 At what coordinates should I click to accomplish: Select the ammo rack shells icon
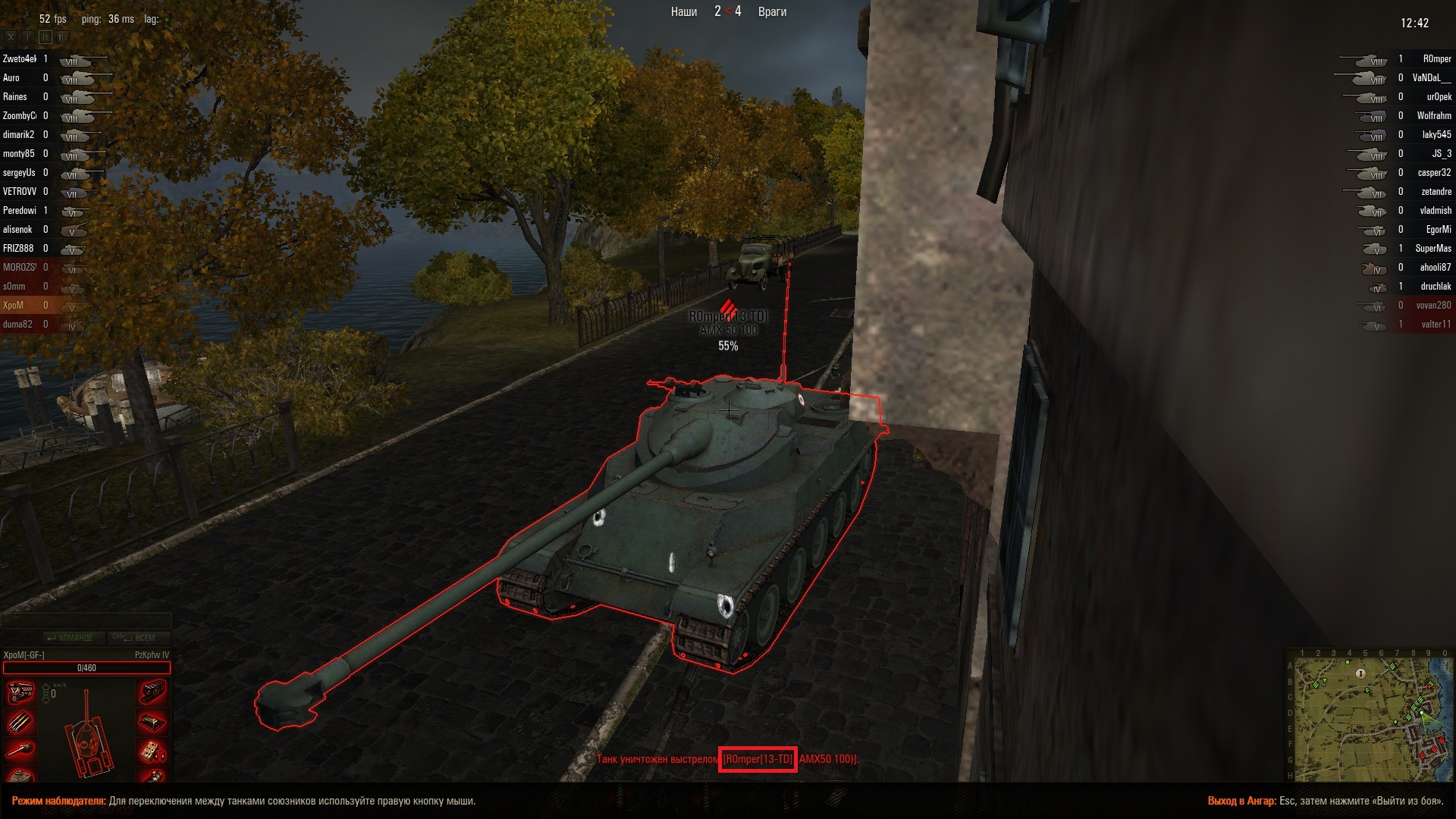click(20, 721)
